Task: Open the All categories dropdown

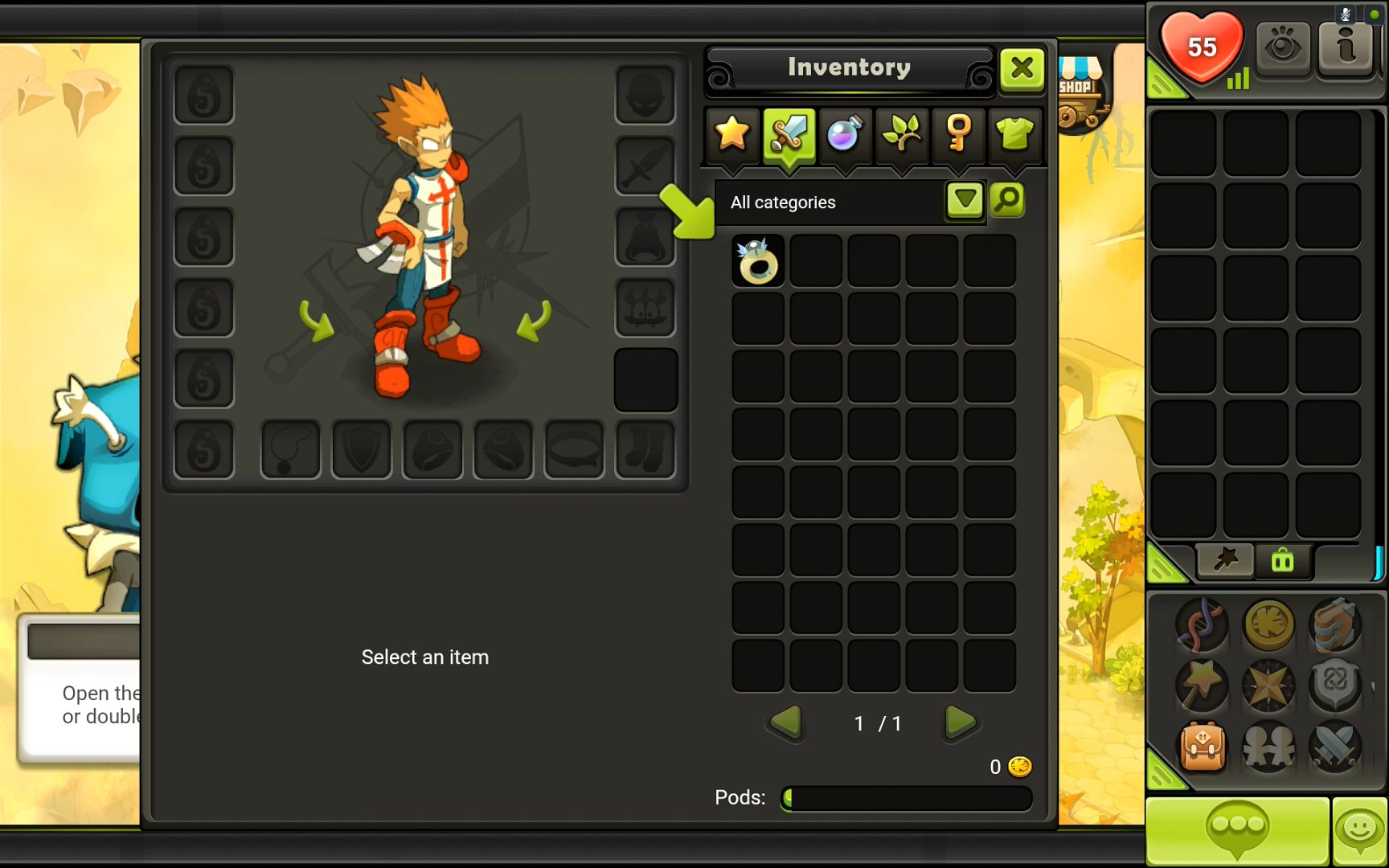Action: pyautogui.click(x=963, y=201)
